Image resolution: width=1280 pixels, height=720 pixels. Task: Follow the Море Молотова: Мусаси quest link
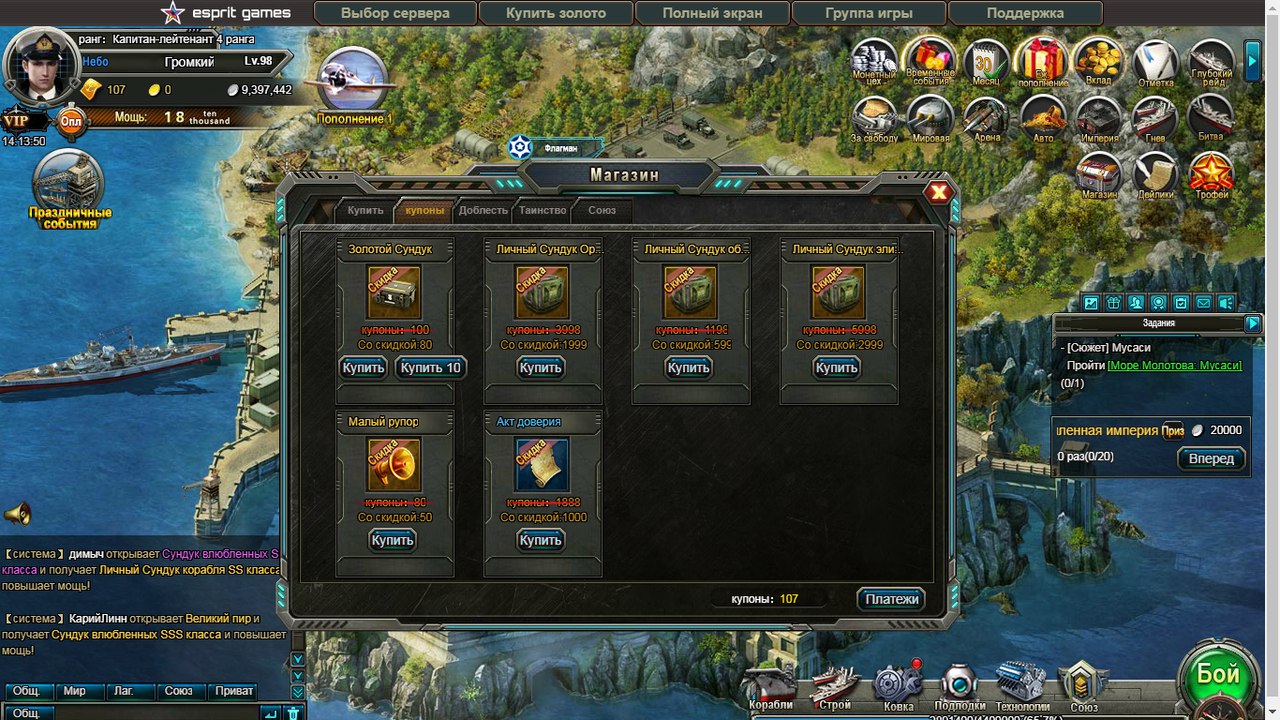(1174, 366)
